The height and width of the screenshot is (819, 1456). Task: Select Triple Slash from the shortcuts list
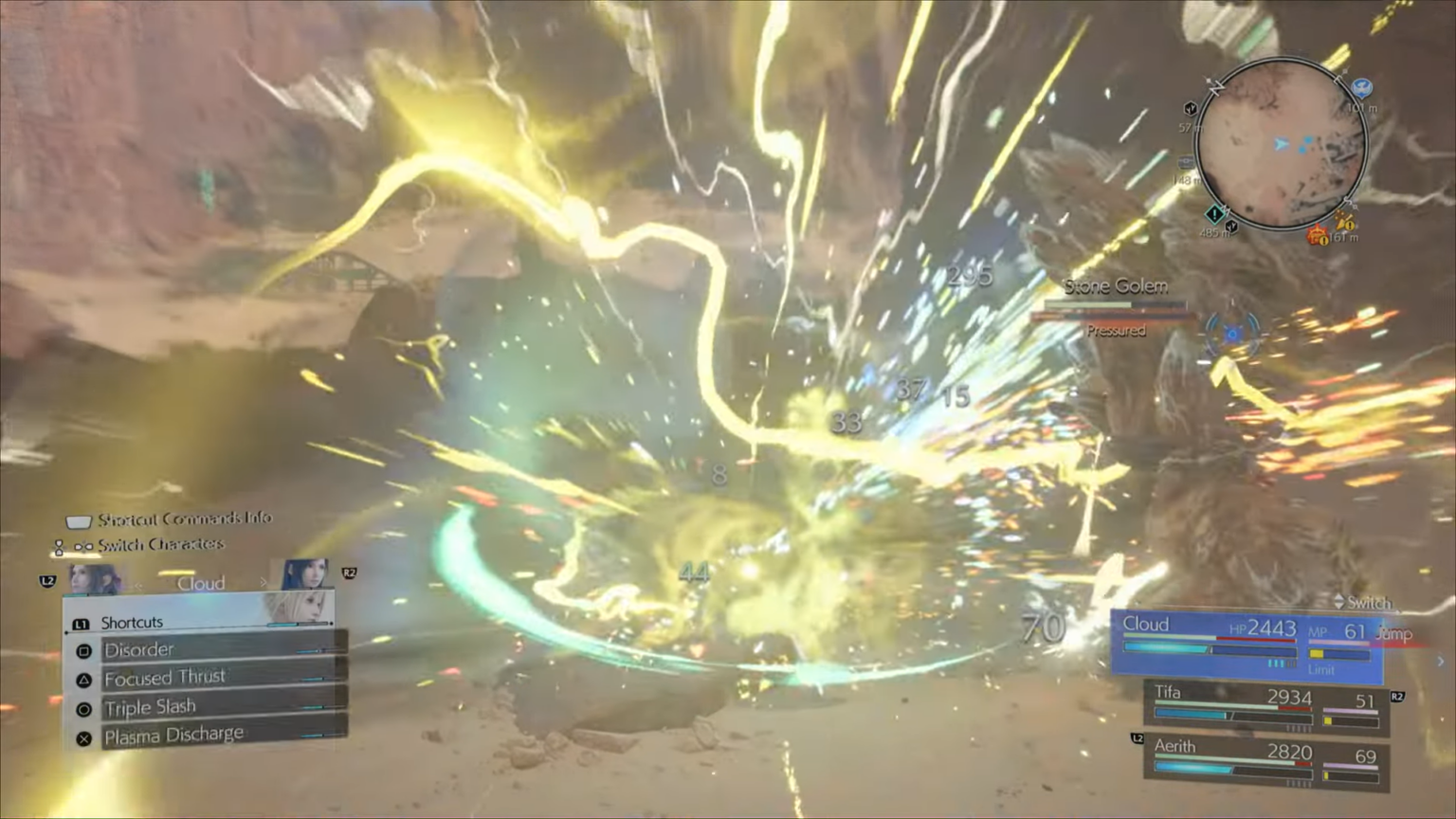[x=151, y=706]
